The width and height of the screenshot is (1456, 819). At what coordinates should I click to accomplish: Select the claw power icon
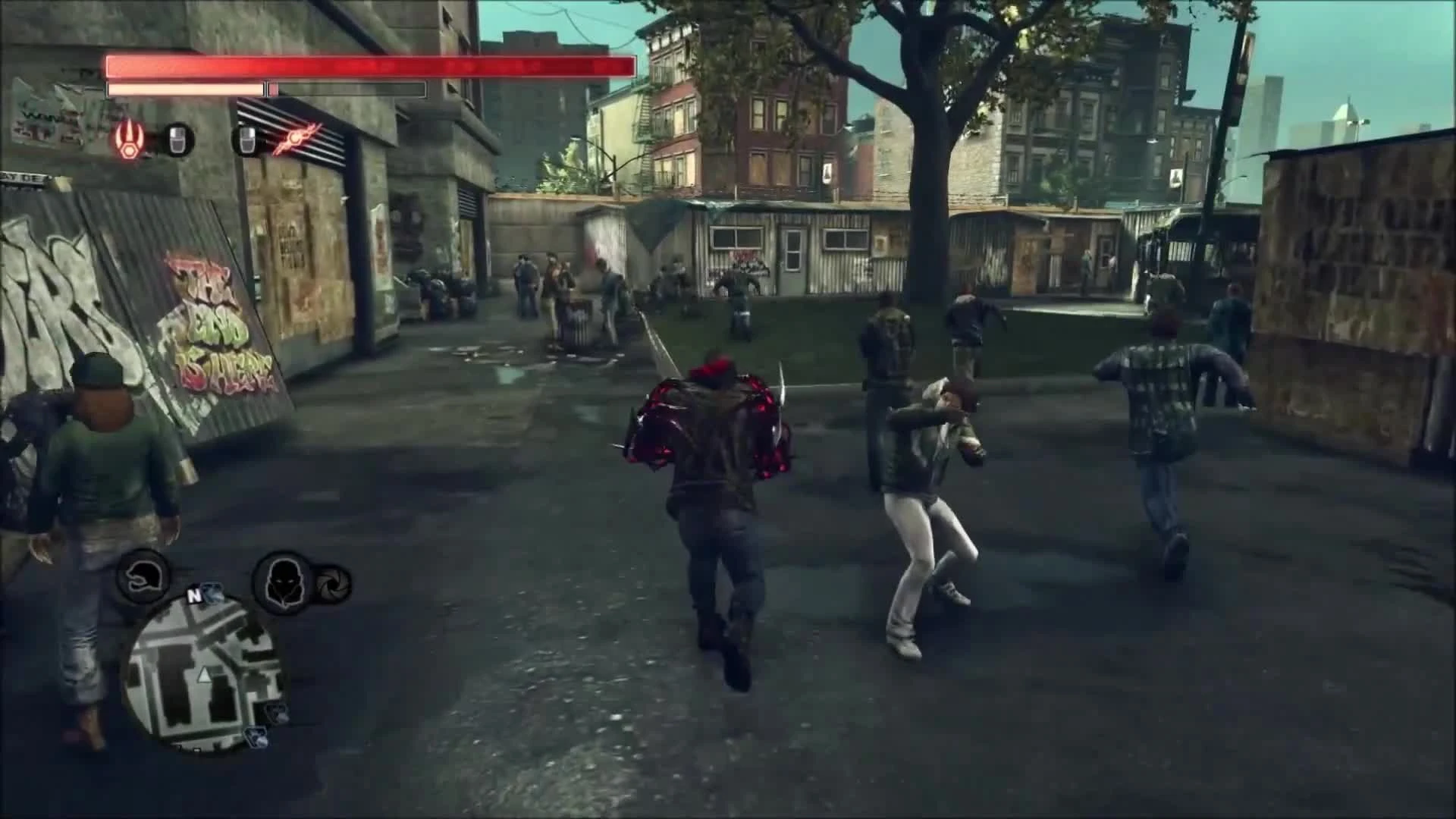point(129,139)
